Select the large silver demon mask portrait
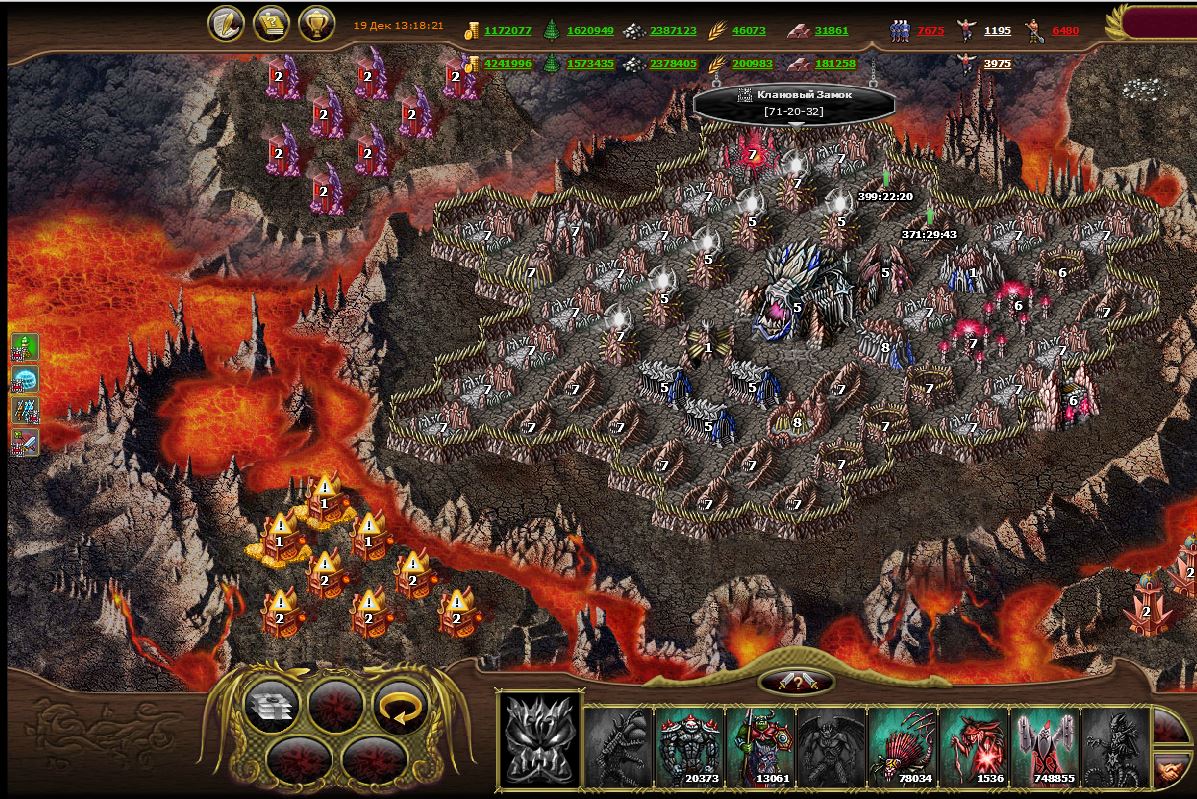 [539, 740]
